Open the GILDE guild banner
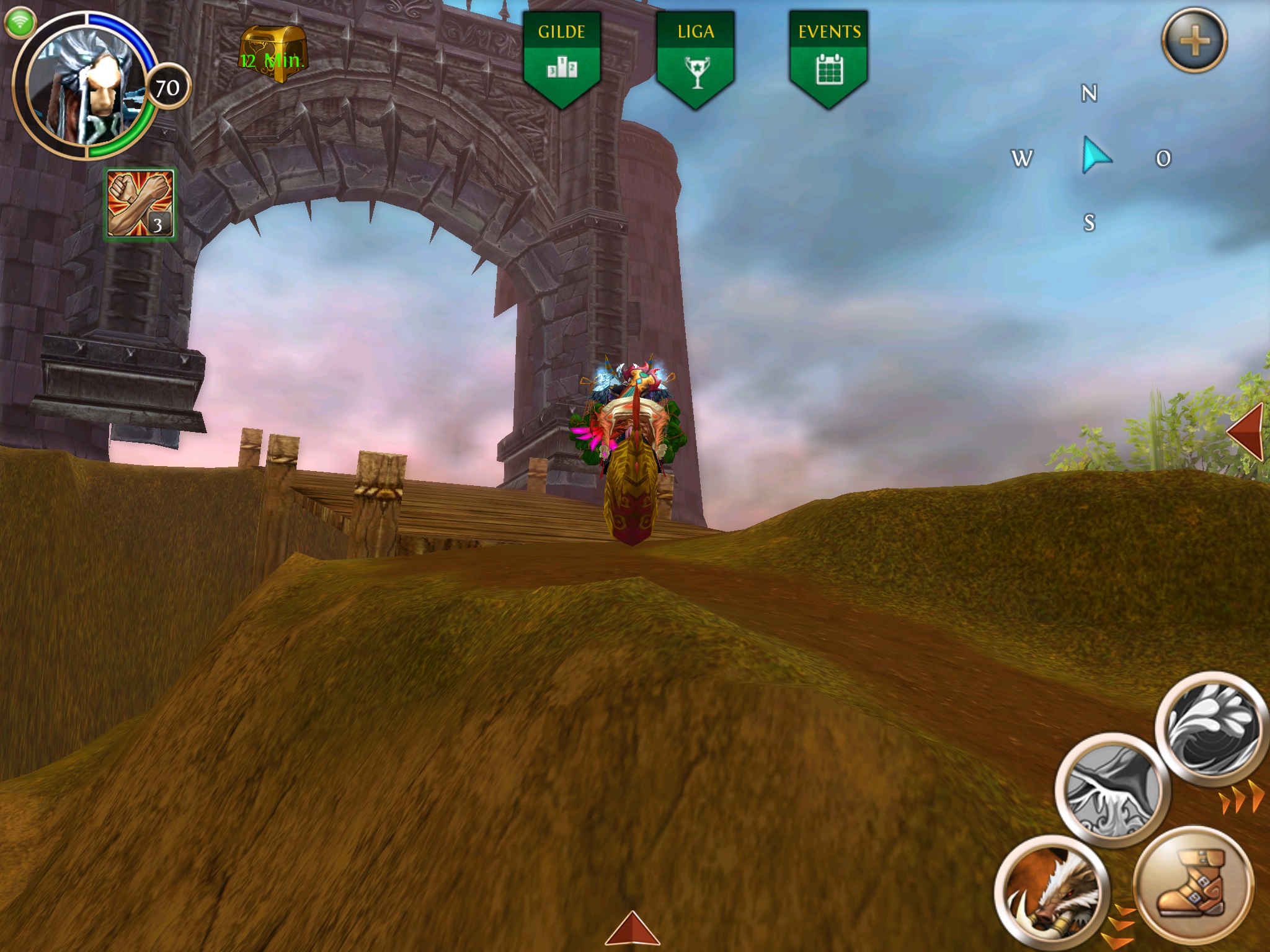The image size is (1270, 952). [562, 57]
